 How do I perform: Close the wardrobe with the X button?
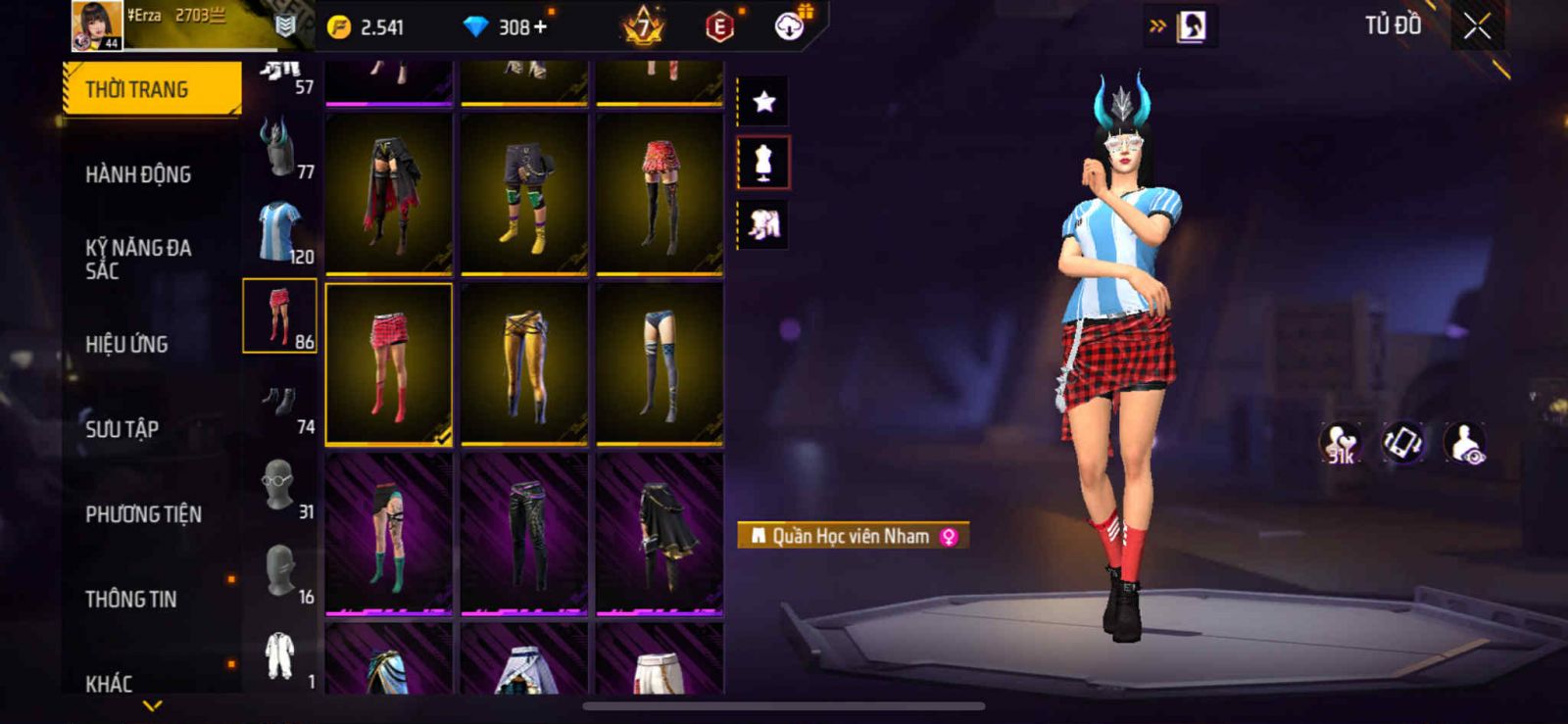coord(1477,26)
